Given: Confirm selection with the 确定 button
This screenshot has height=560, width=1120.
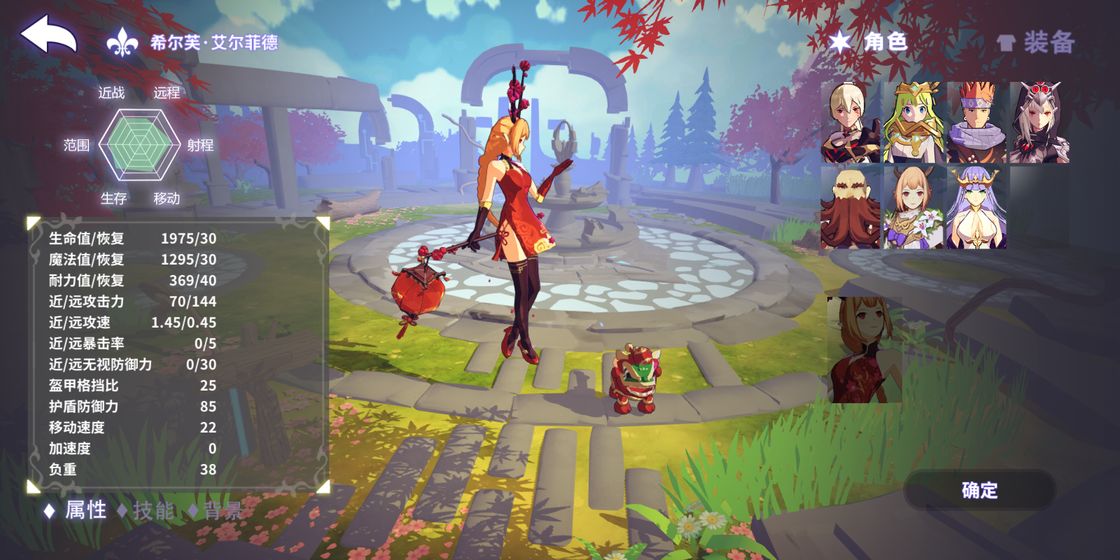Looking at the screenshot, I should [979, 490].
